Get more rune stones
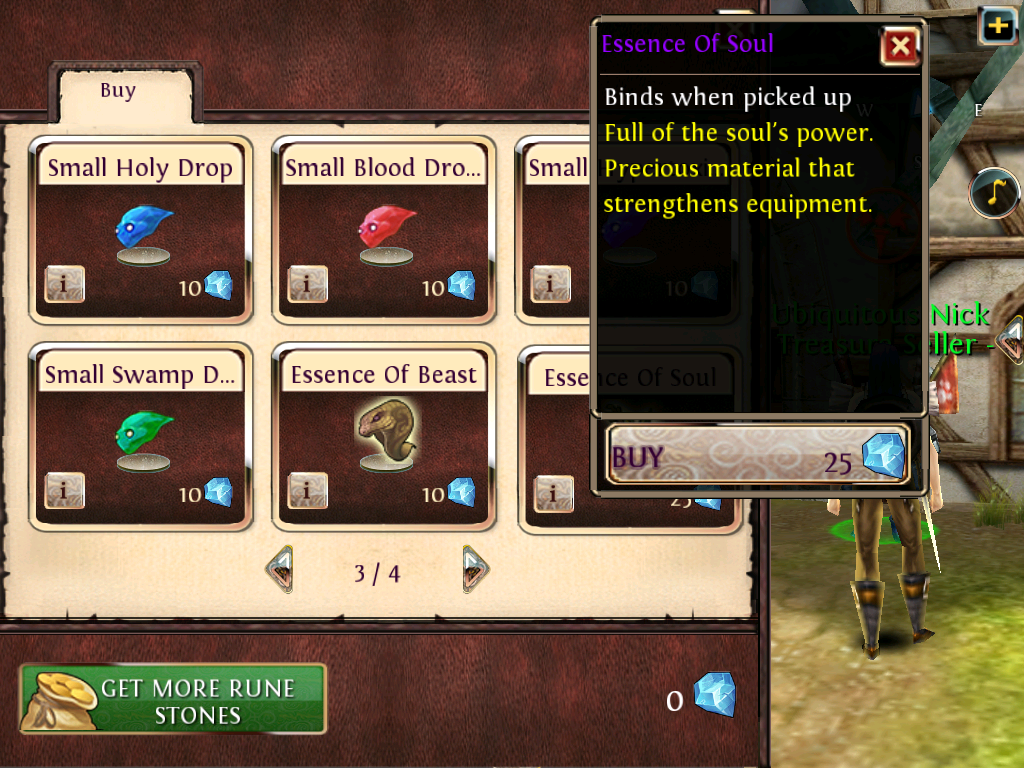The height and width of the screenshot is (768, 1024). tap(173, 699)
